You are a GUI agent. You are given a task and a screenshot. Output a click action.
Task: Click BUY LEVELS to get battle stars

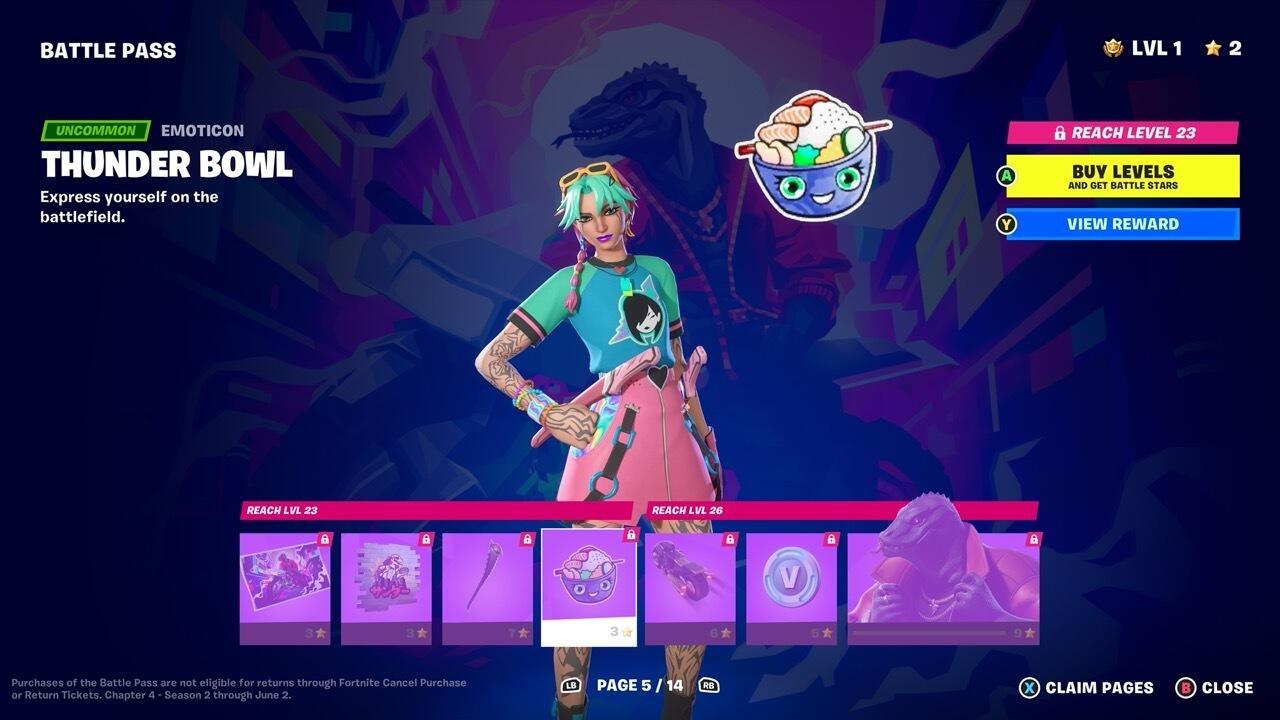[1120, 176]
